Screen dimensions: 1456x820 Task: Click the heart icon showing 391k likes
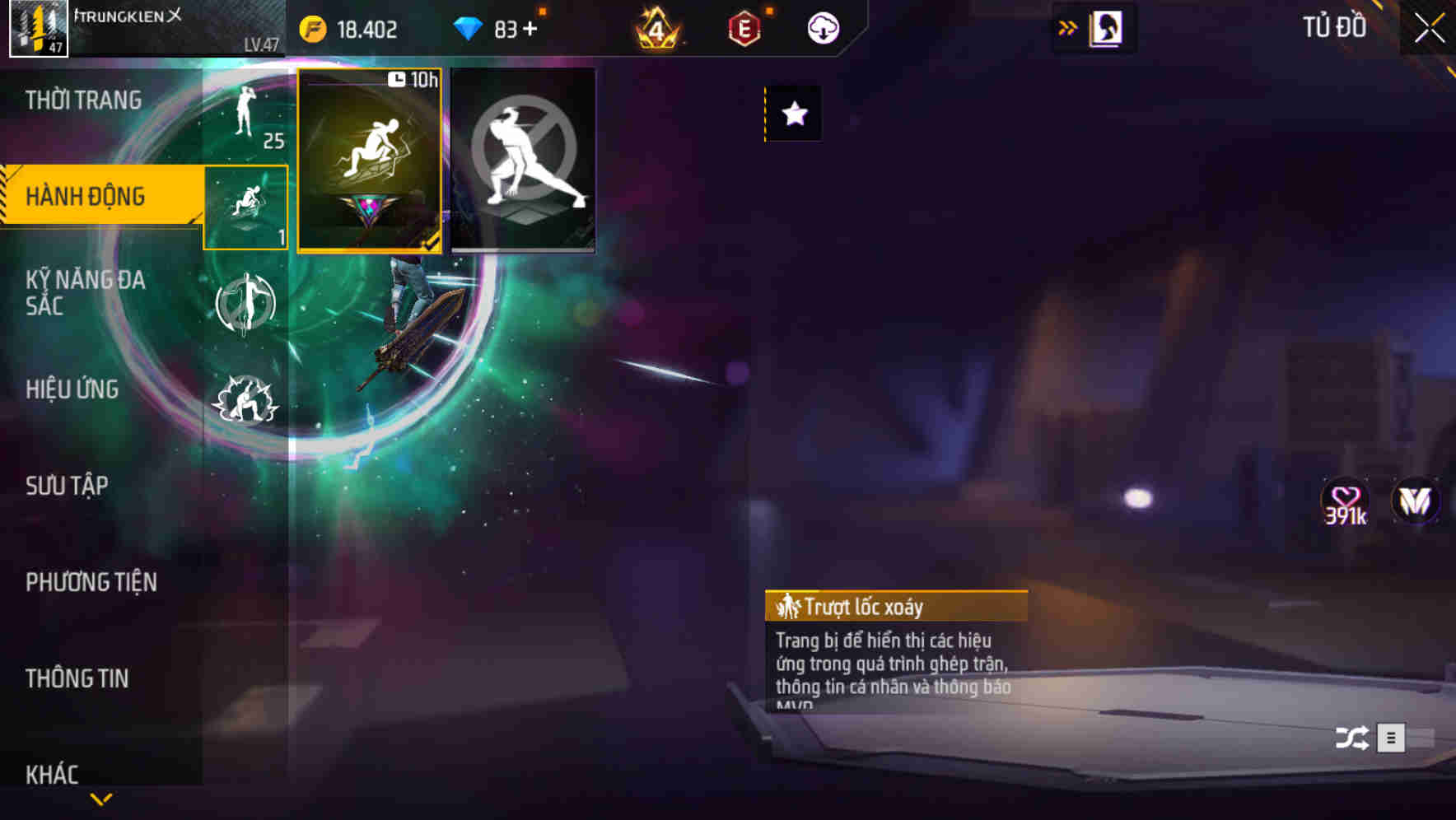tap(1342, 501)
